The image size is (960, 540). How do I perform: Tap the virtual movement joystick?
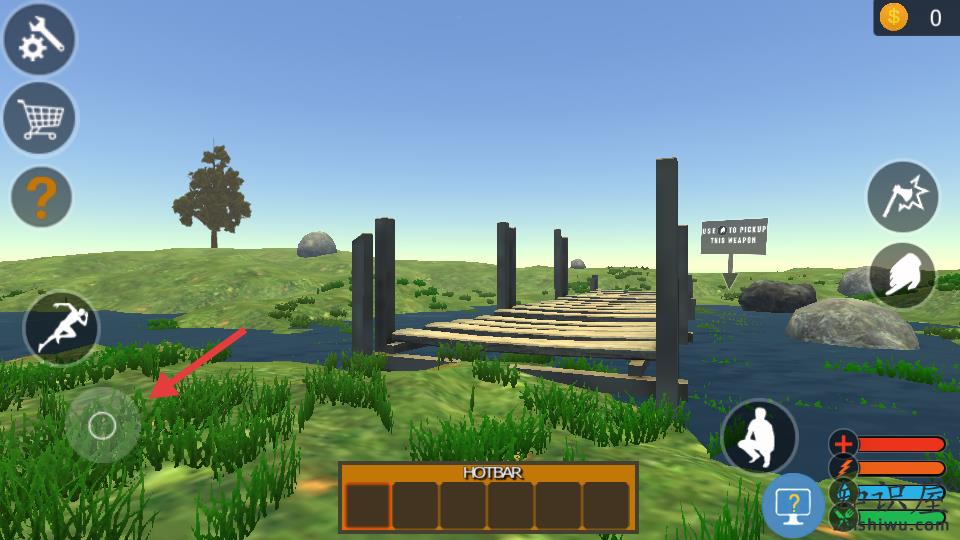click(102, 426)
